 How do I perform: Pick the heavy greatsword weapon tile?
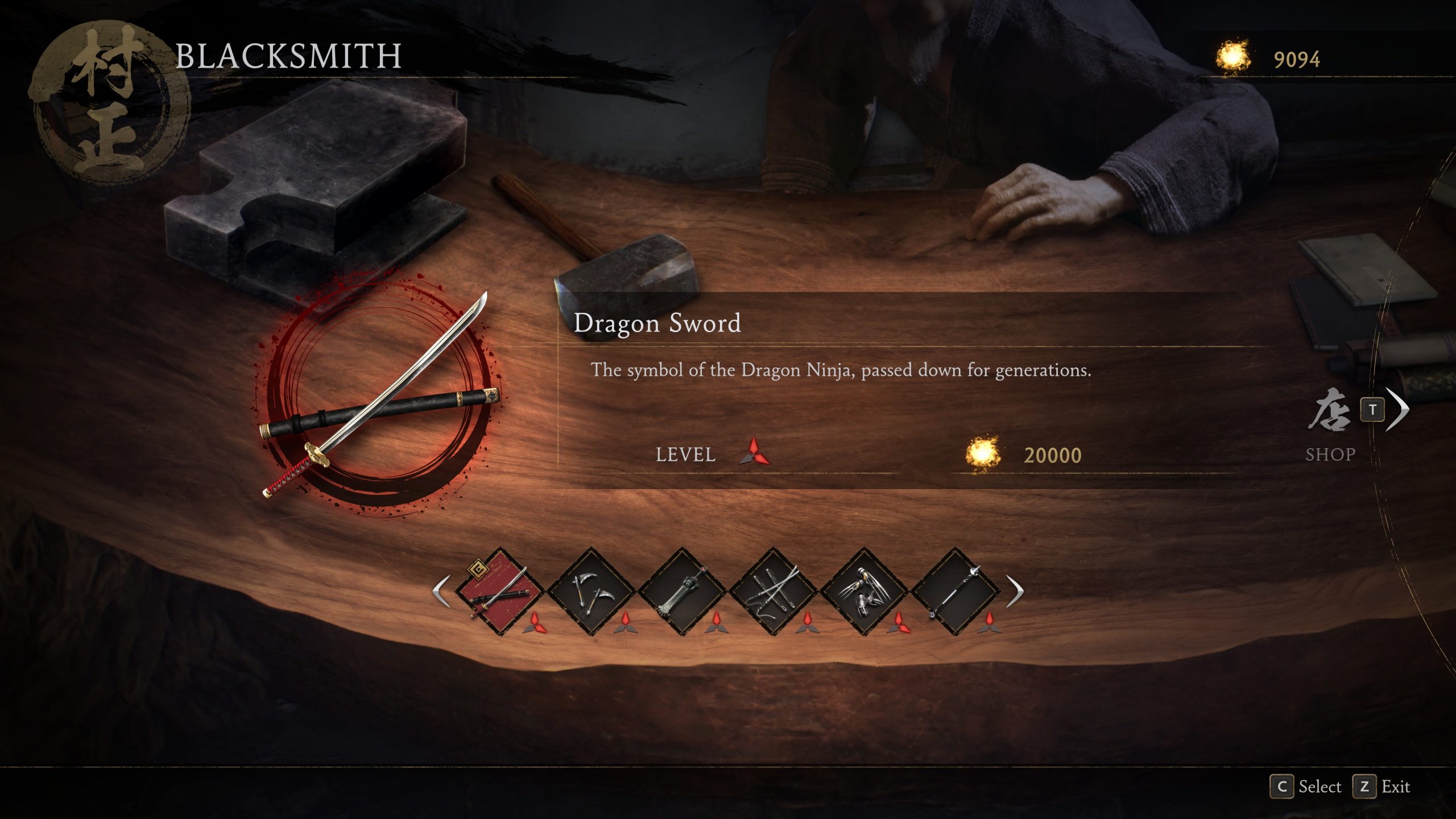coord(682,591)
